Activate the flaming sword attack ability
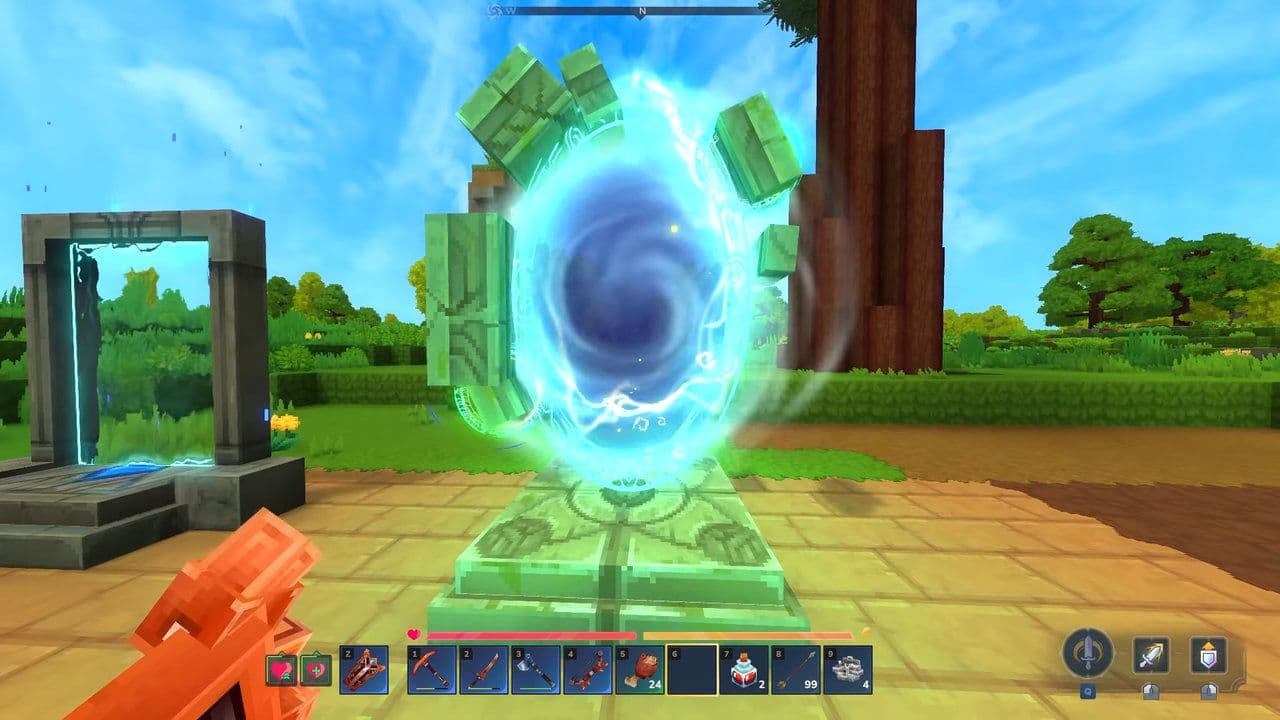Viewport: 1280px width, 720px height. click(1151, 654)
